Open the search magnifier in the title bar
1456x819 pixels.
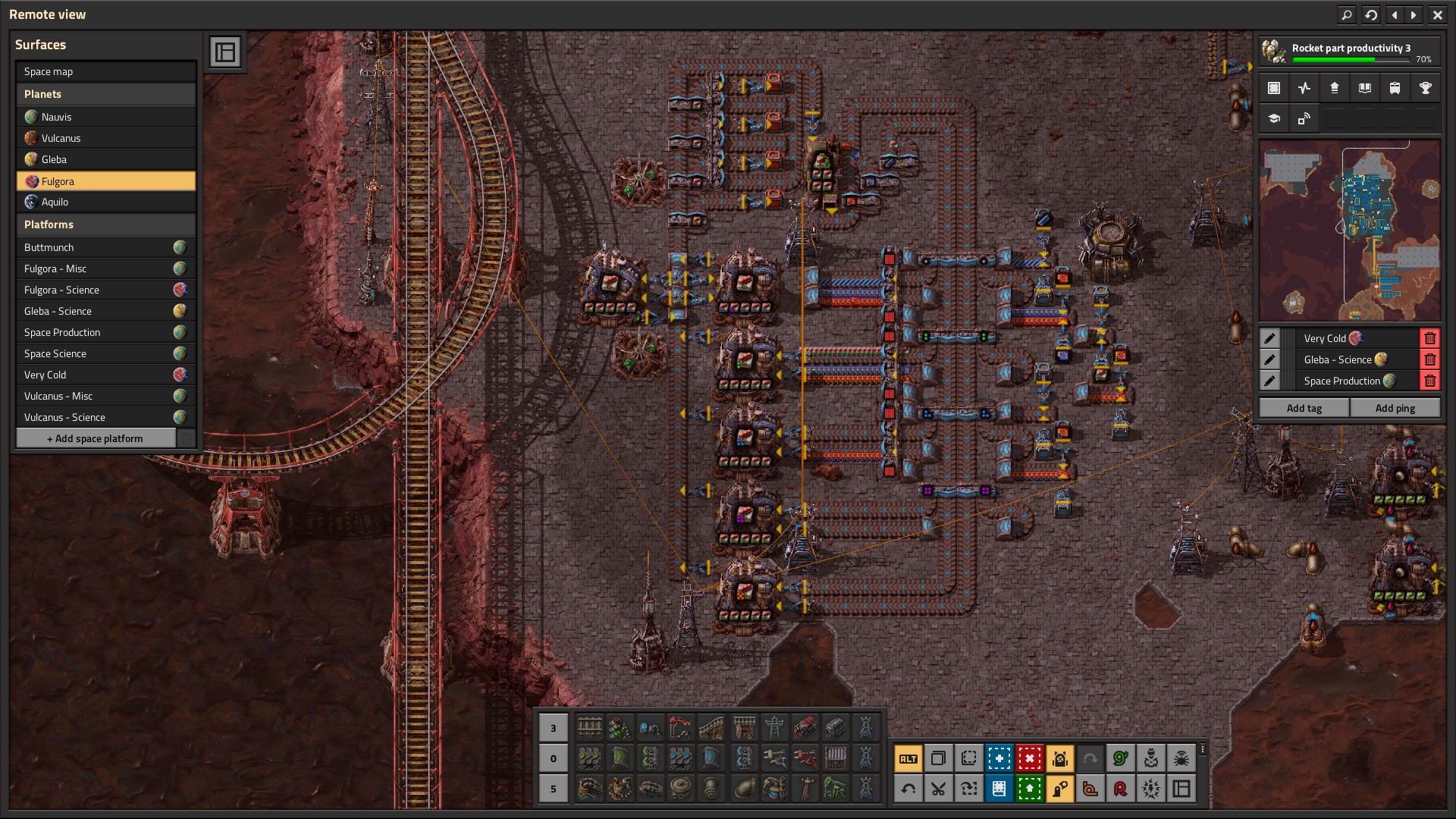point(1347,14)
